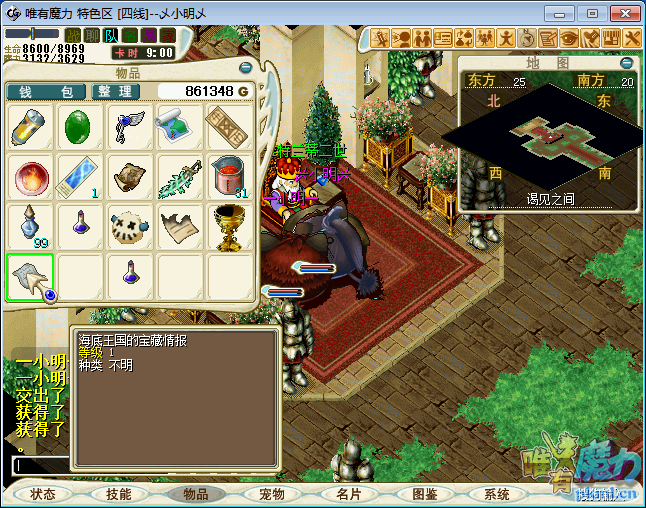Select the green emerald gem slot
646x508 pixels.
(x=81, y=127)
